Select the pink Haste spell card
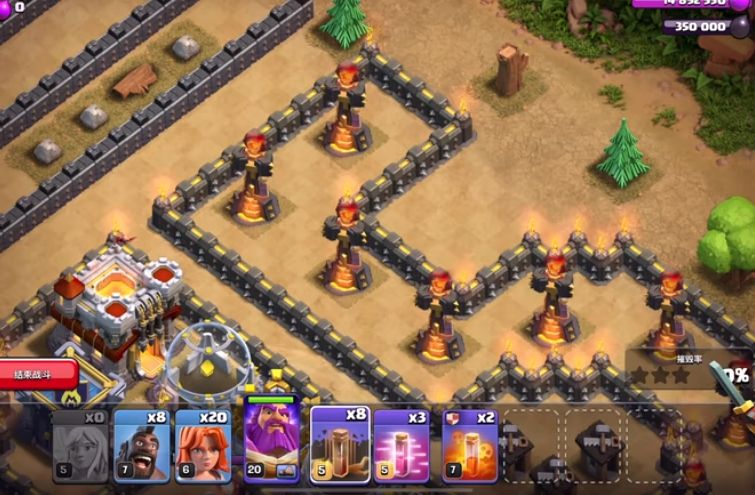 (402, 446)
